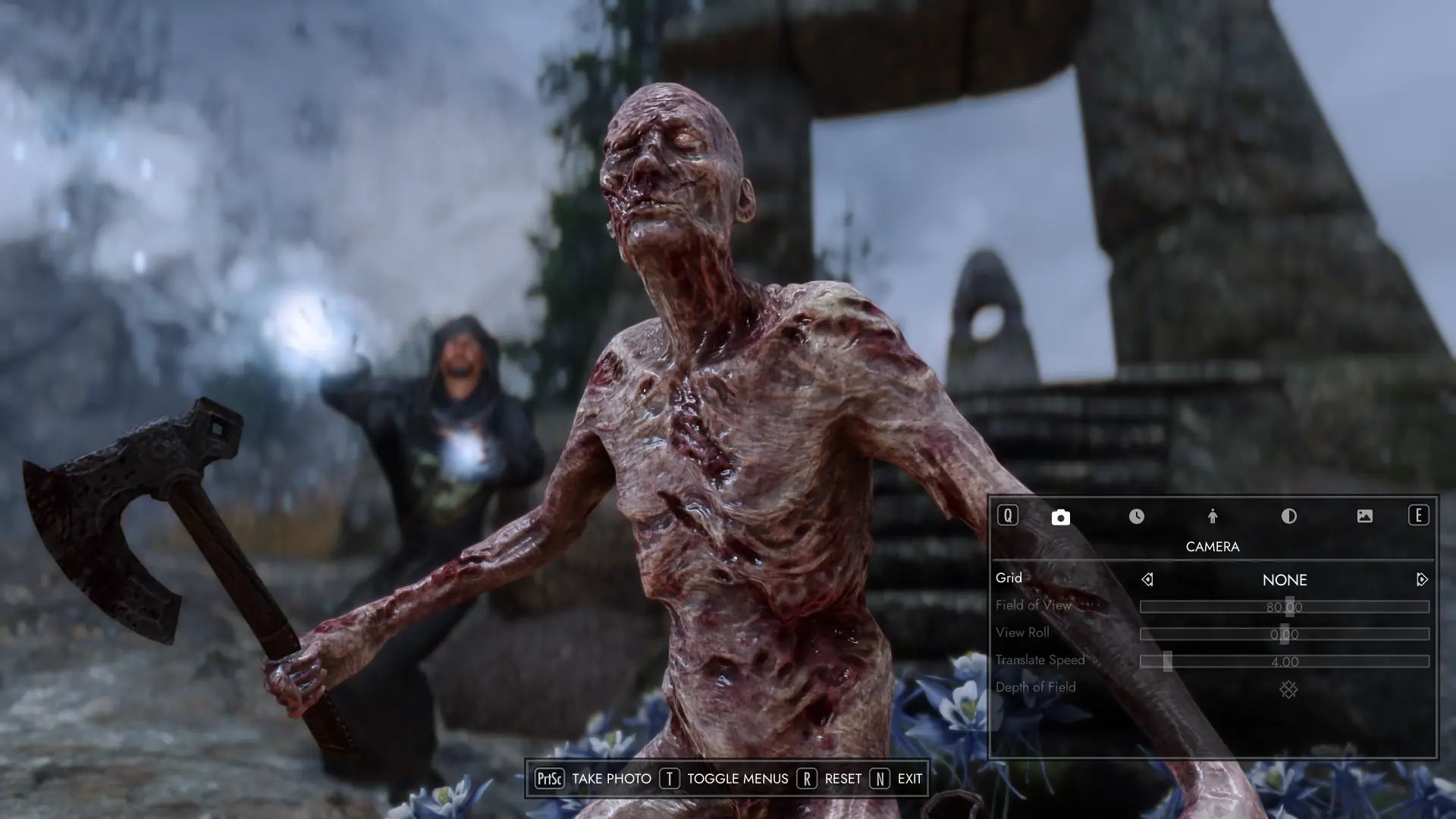Adjust the Field of View slider
This screenshot has height=819, width=1456.
(1285, 605)
